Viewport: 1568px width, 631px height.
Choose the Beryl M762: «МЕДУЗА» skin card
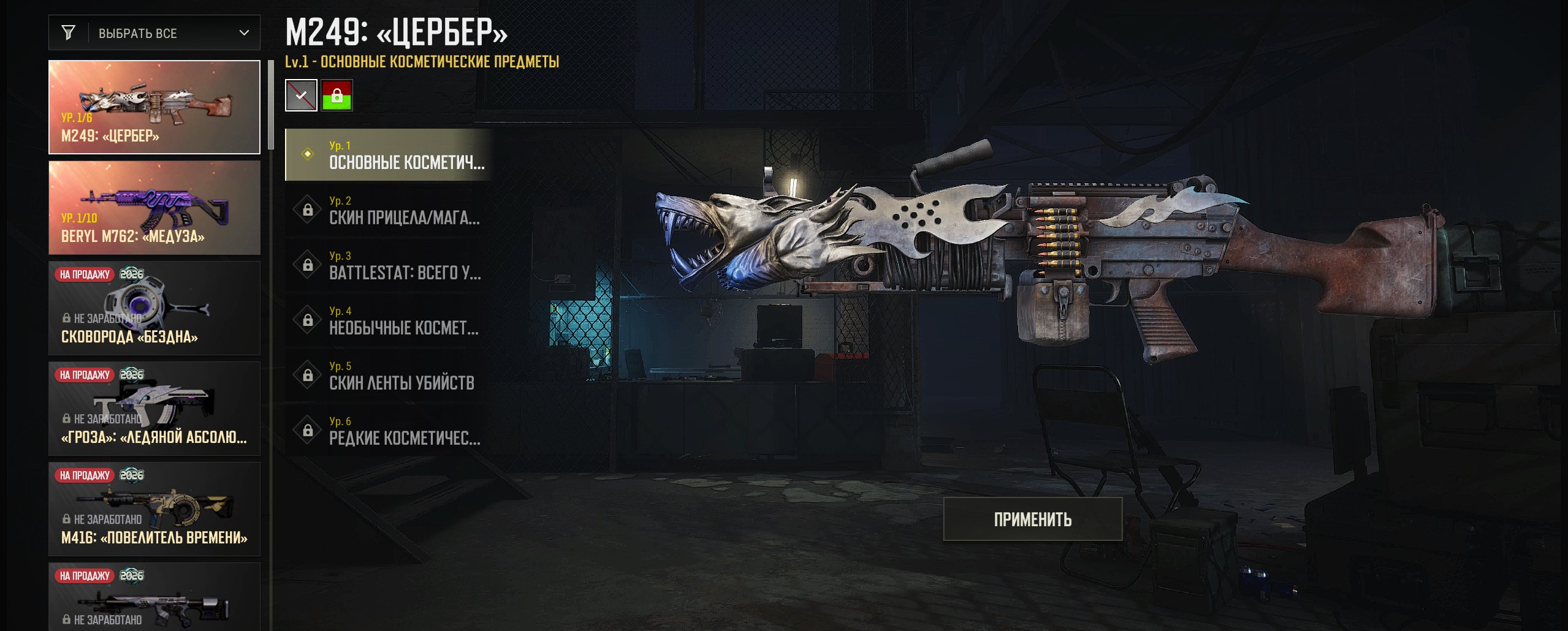click(154, 208)
